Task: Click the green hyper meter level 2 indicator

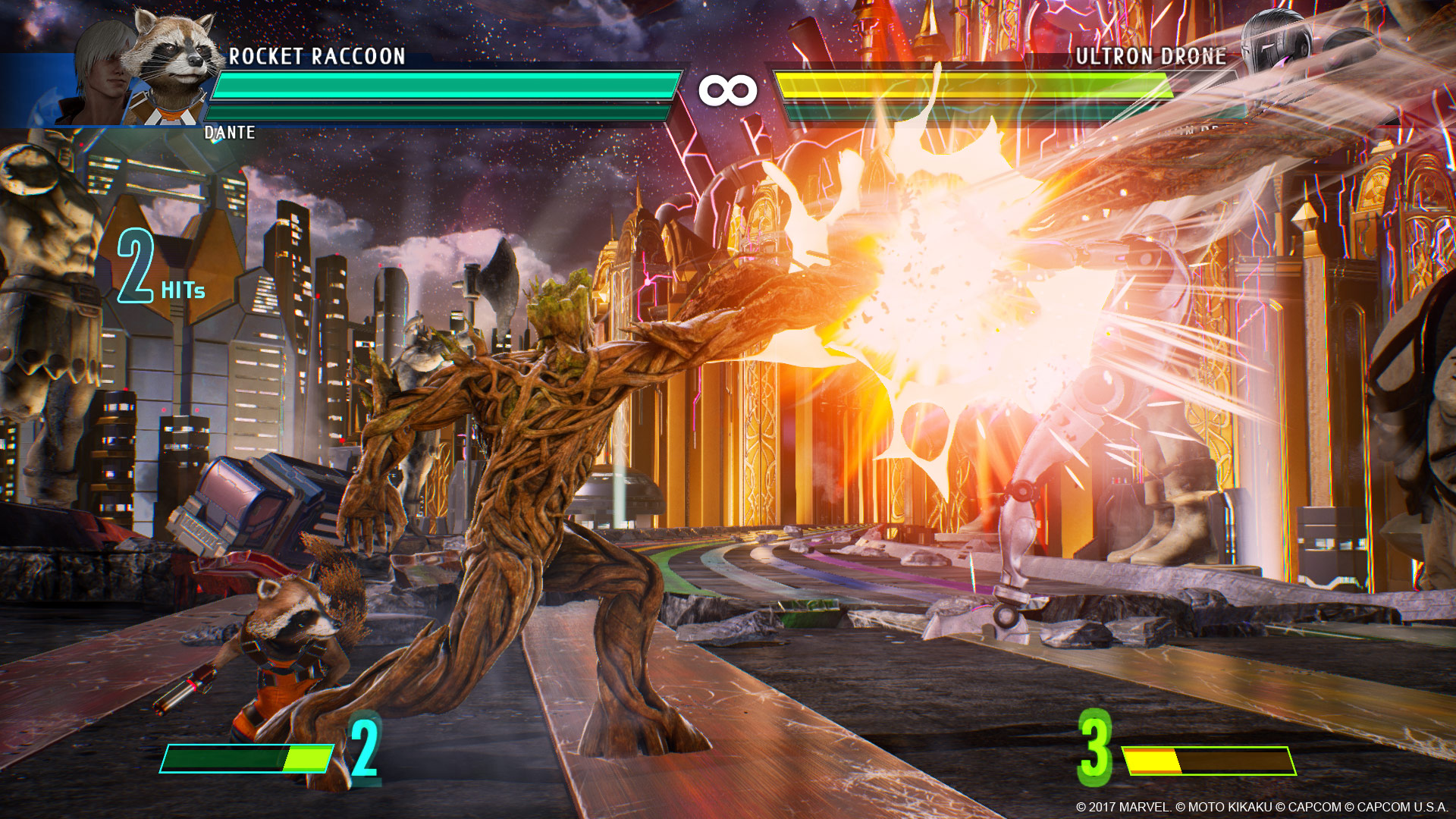Action: click(x=362, y=747)
